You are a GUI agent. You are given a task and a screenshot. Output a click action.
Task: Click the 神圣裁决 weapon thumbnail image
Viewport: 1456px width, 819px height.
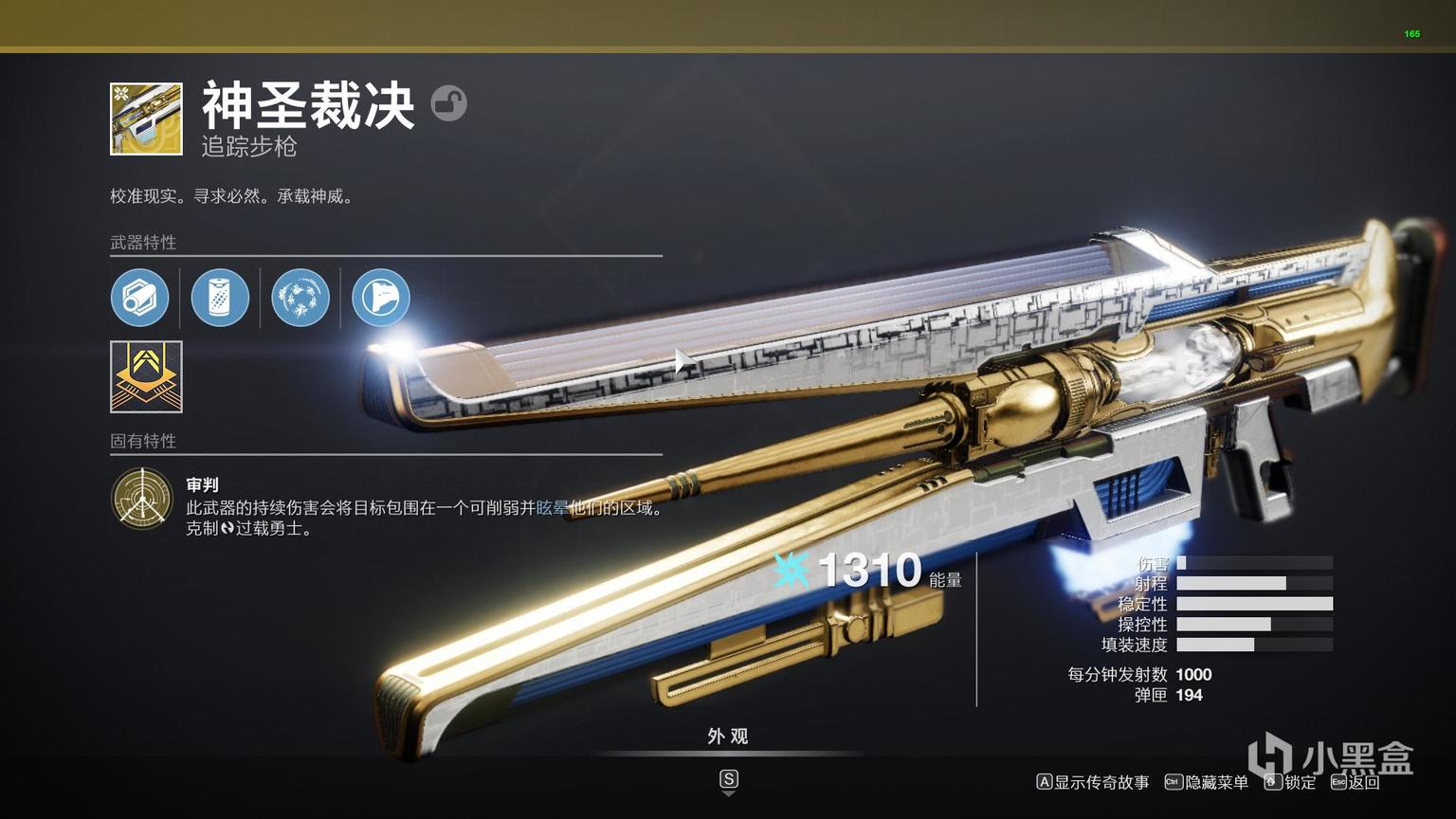145,118
